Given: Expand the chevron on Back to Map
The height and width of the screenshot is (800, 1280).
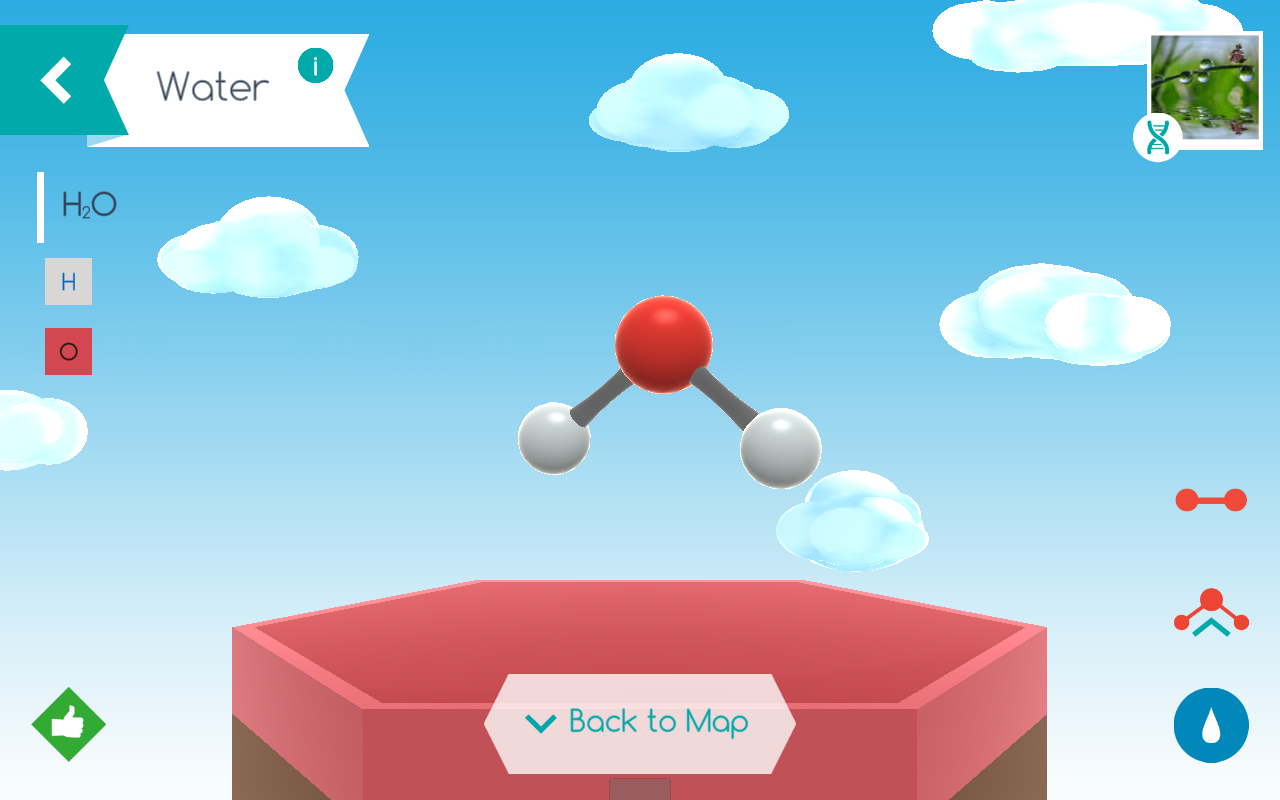Looking at the screenshot, I should (x=540, y=722).
